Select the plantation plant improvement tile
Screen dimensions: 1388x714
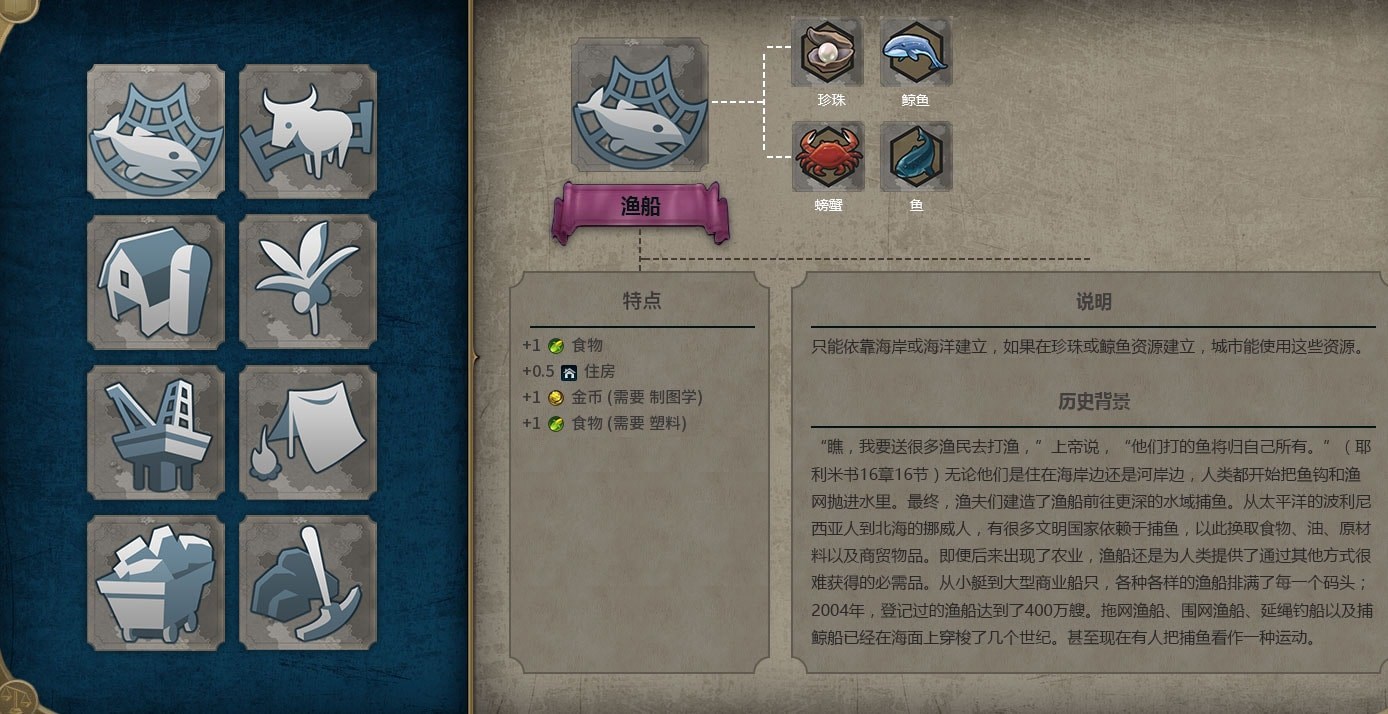(x=308, y=282)
